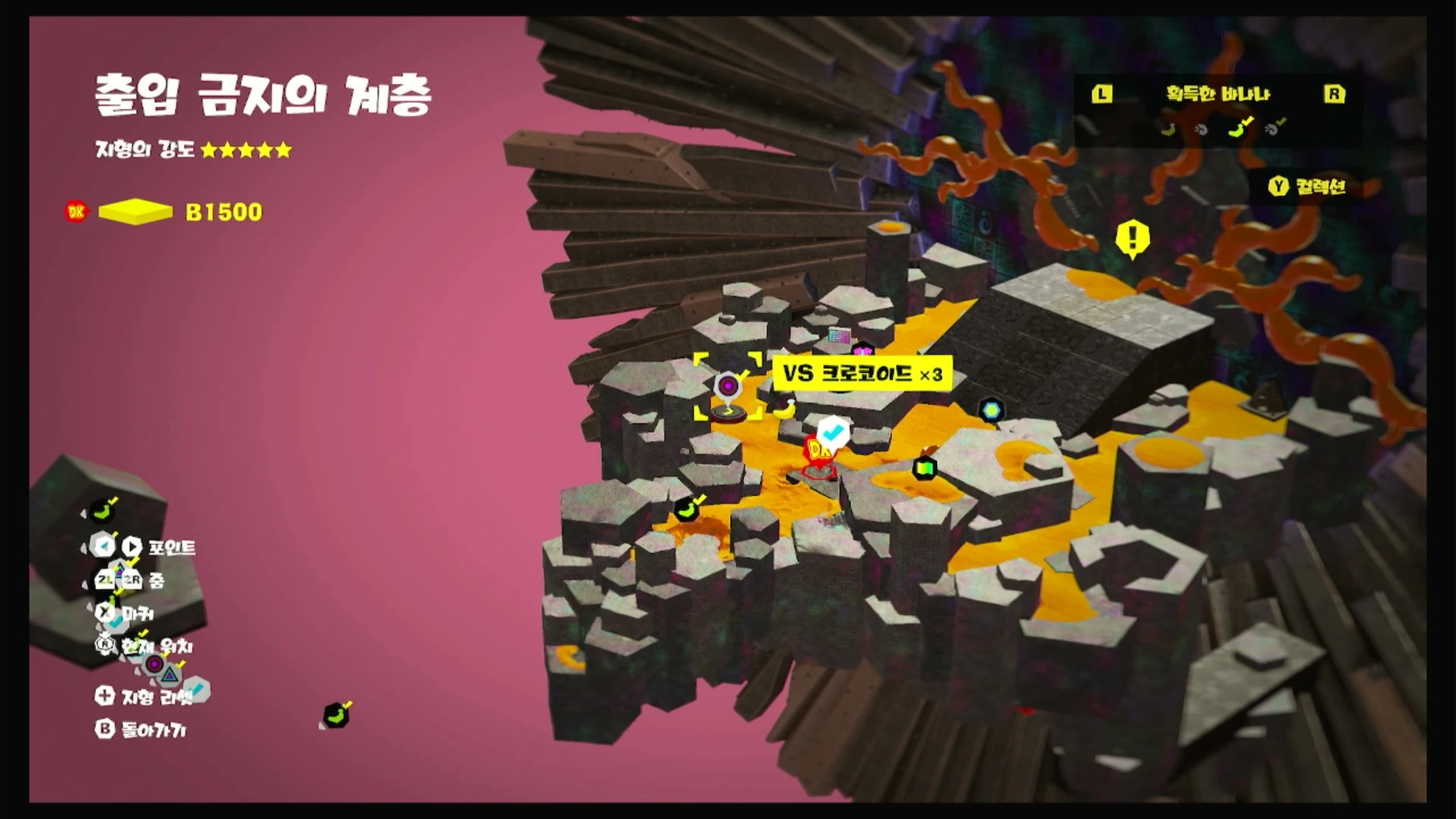Switch to the unchecked fossil filter icon
The width and height of the screenshot is (1456, 819).
point(1201,130)
